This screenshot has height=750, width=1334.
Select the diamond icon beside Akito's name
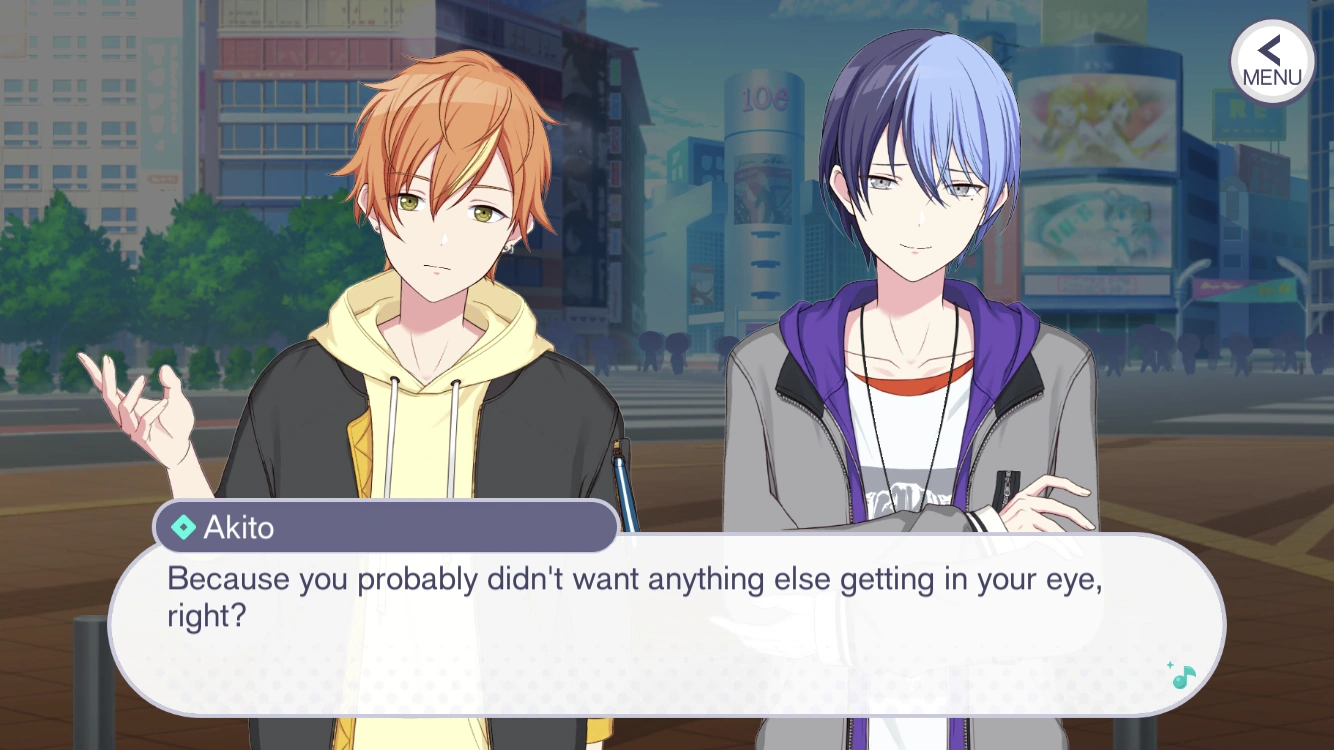[x=185, y=527]
